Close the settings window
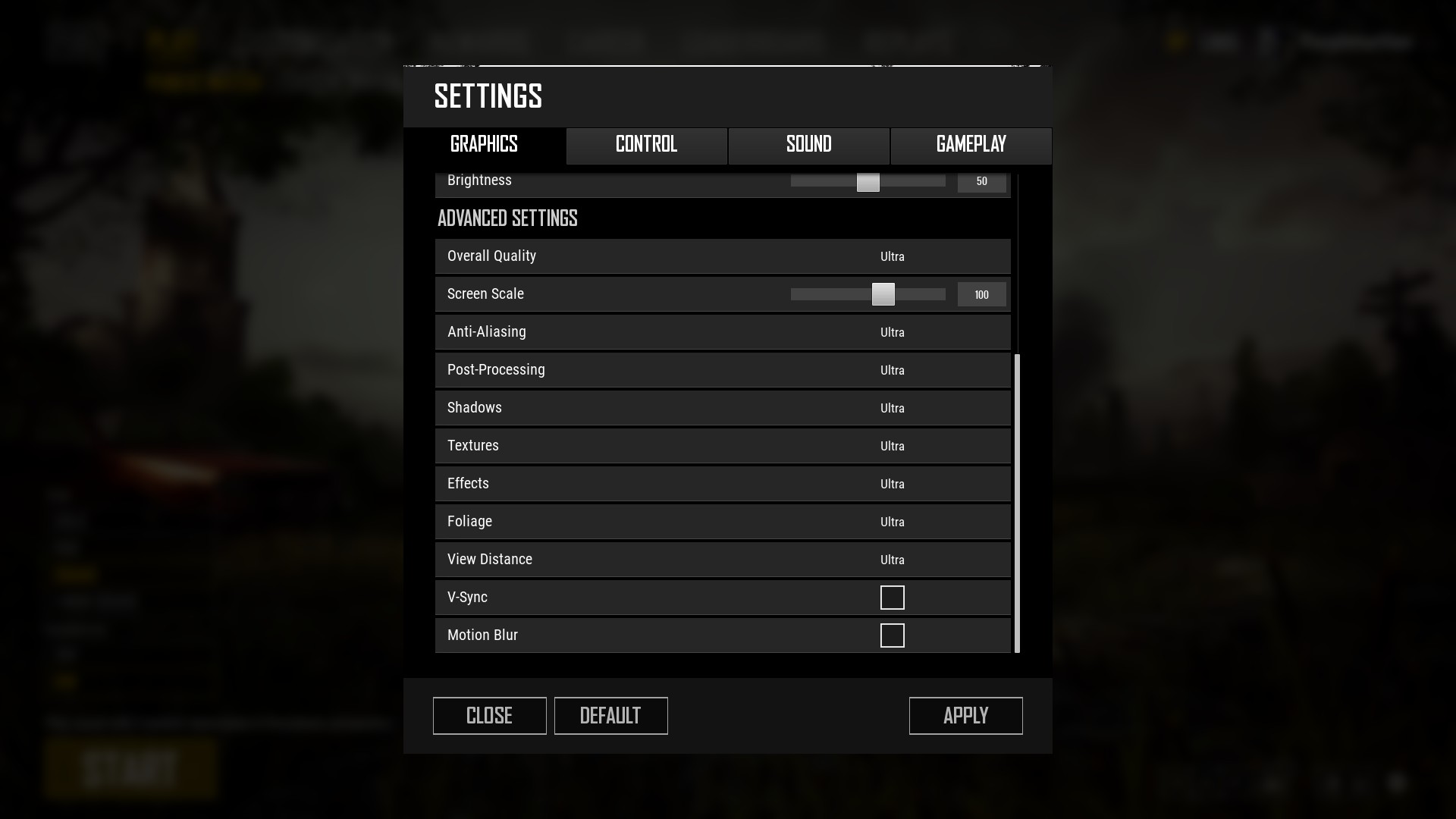Screen dimensions: 1456x819 (489, 716)
